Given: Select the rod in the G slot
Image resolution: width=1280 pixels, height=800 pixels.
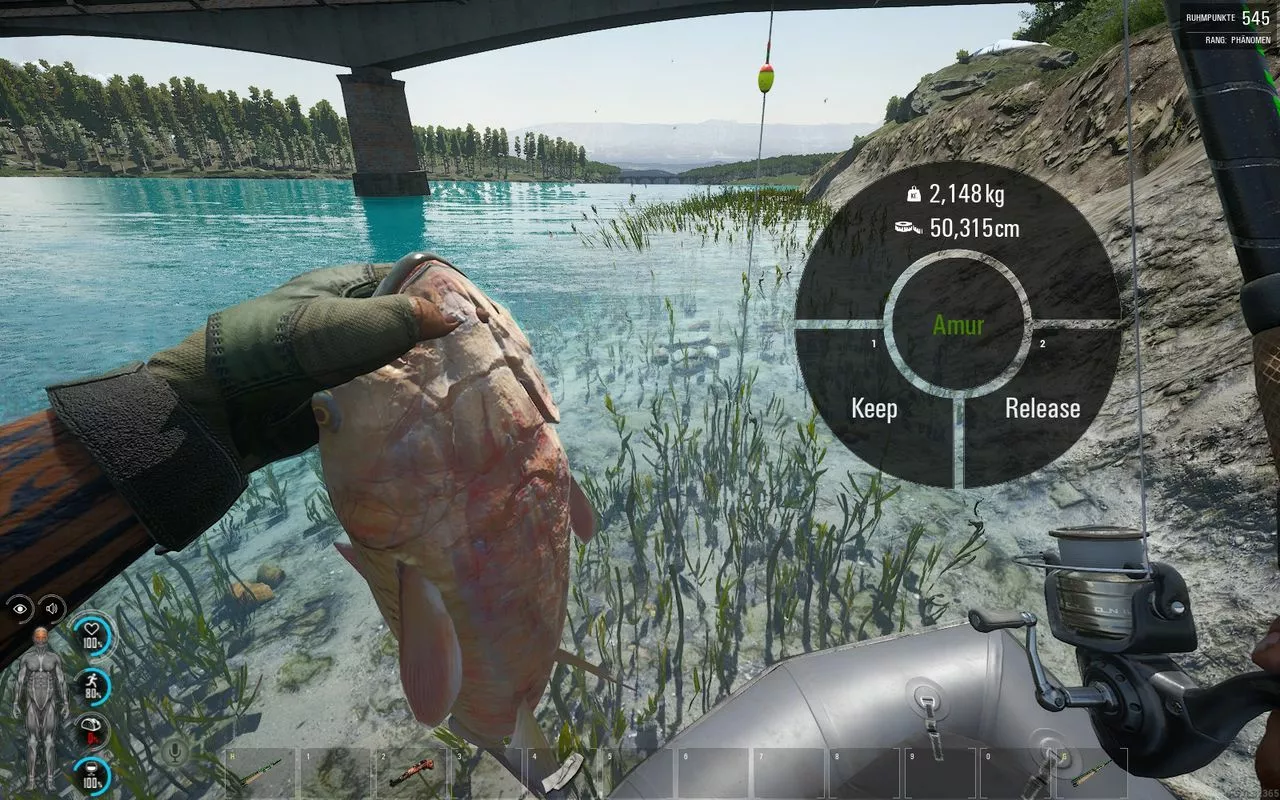Looking at the screenshot, I should coord(1092,773).
